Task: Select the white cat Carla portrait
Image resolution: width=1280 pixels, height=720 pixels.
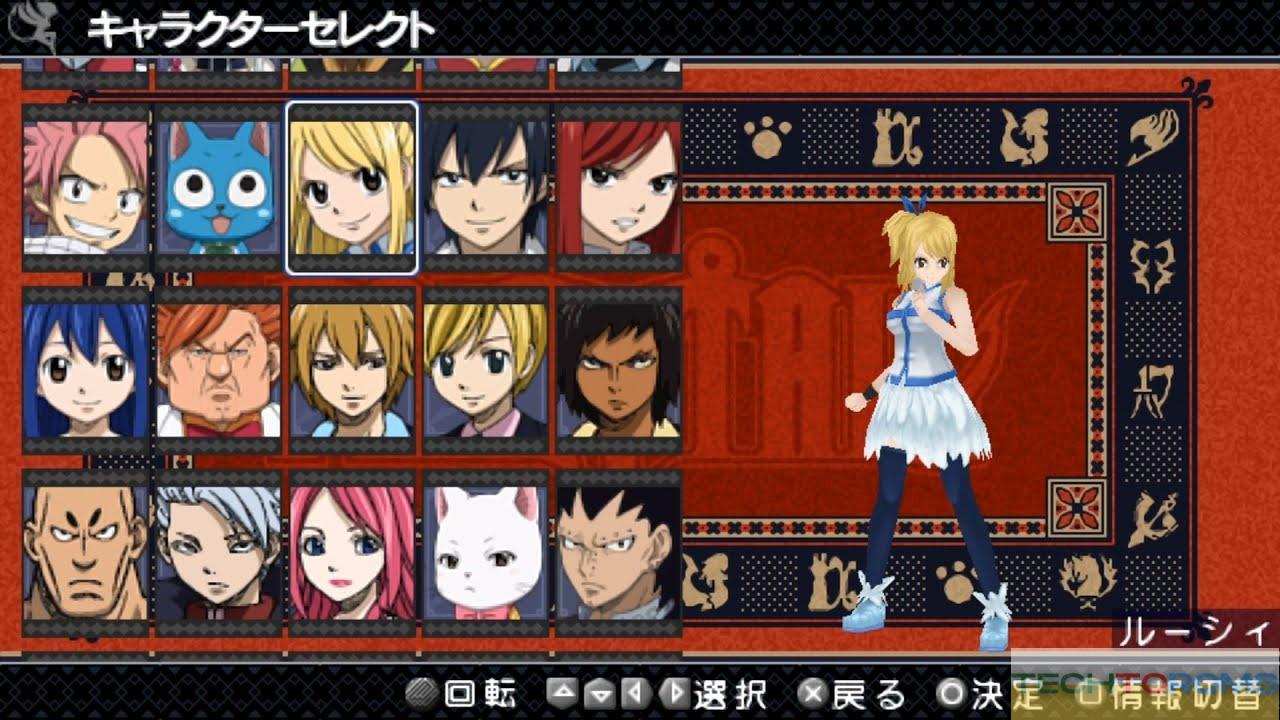Action: [x=485, y=553]
